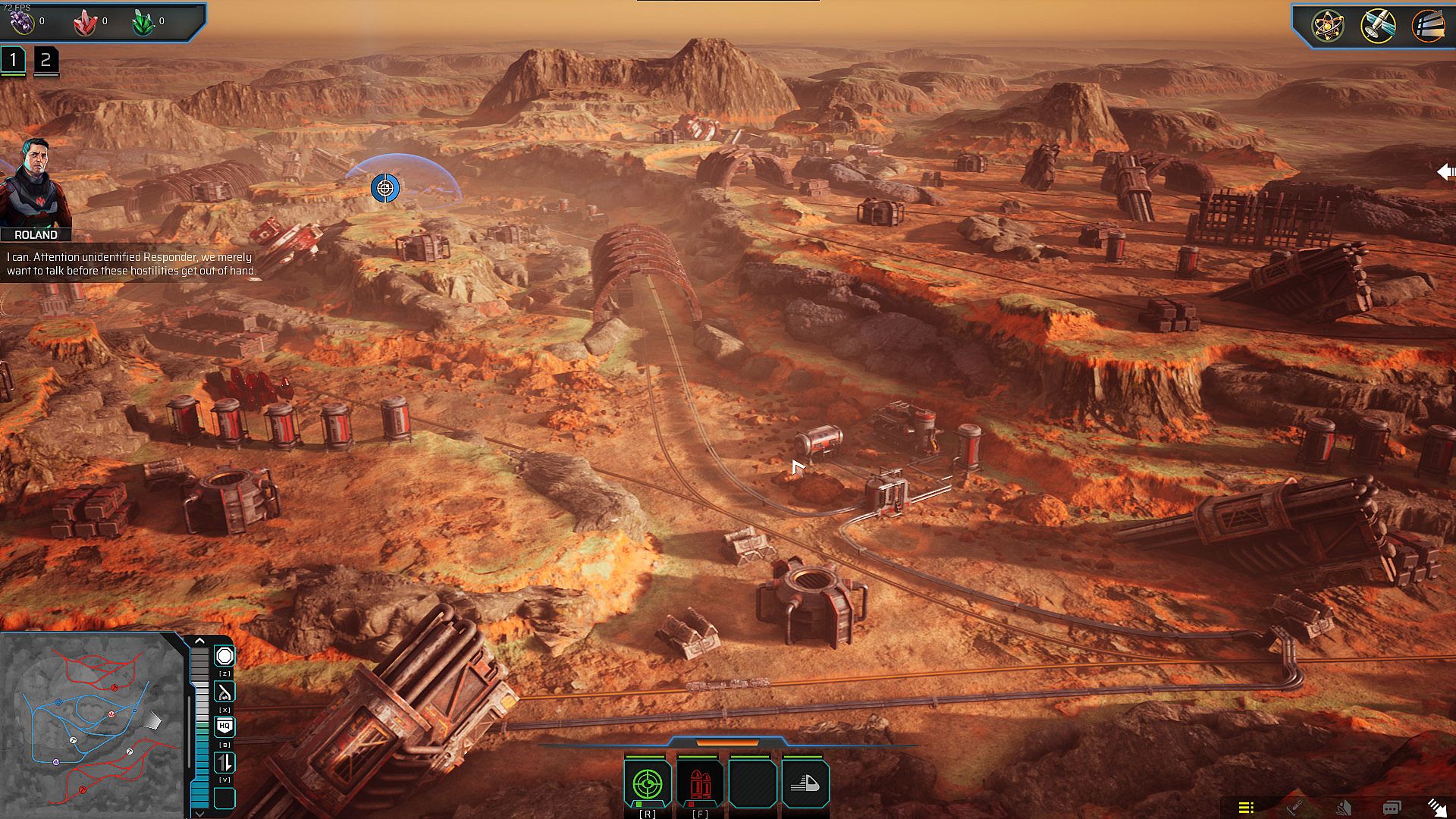Screen dimensions: 1456x819
Task: Activate the train speed boost ability
Action: point(805,783)
